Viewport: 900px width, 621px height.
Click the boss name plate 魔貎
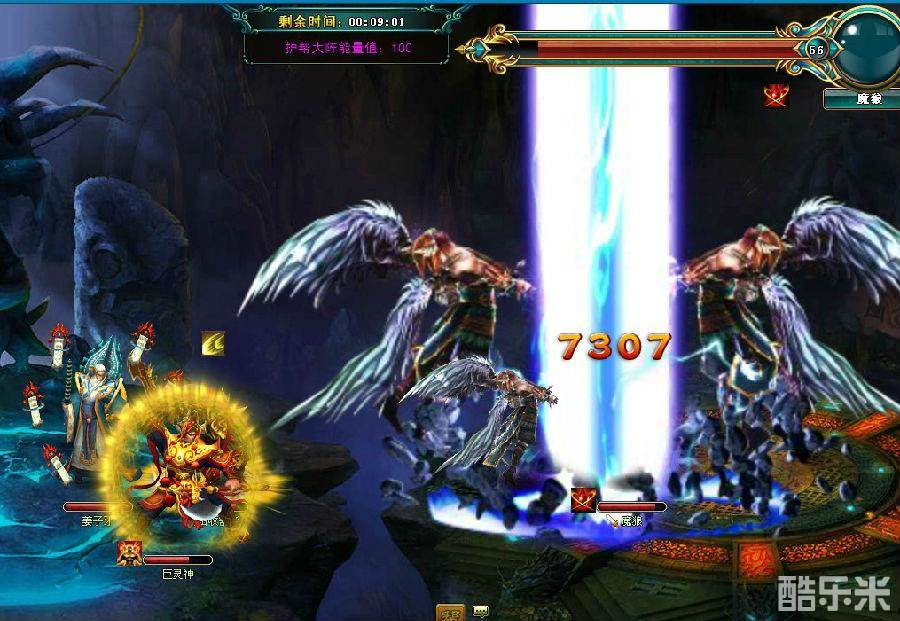860,99
